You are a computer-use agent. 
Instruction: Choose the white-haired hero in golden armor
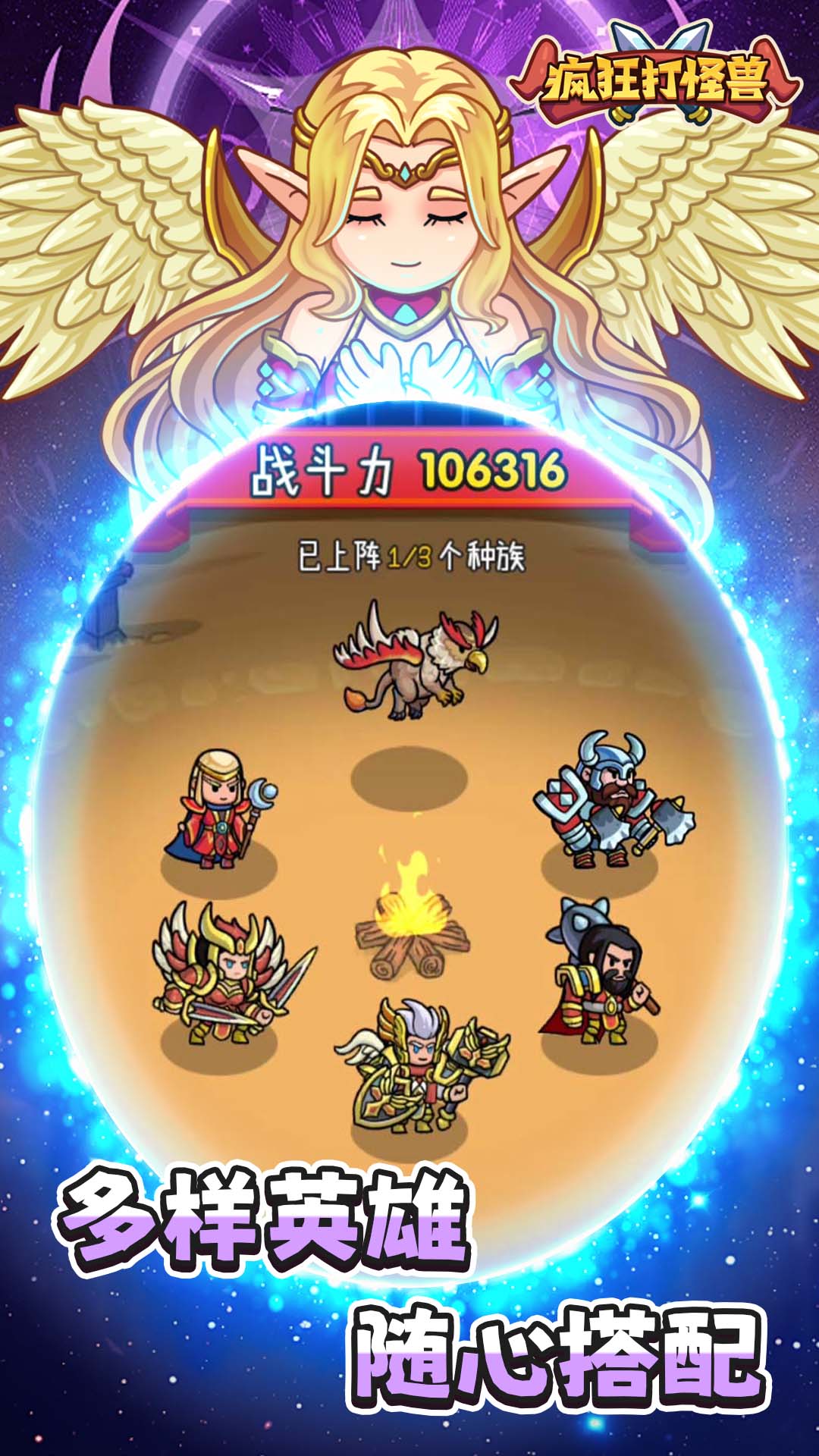tap(419, 1065)
